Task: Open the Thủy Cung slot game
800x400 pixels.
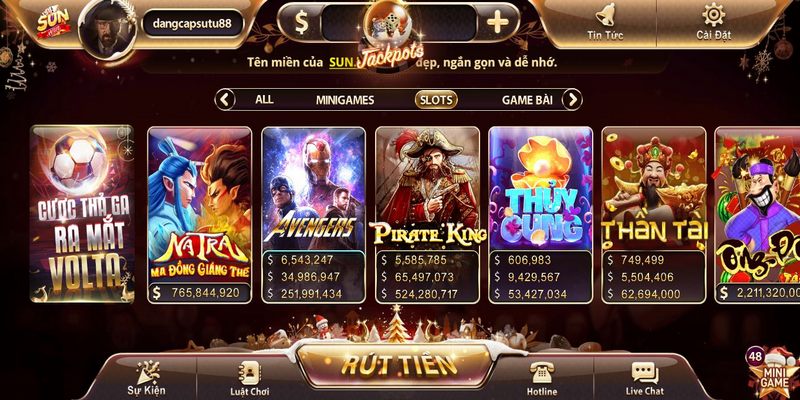Action: pos(541,190)
